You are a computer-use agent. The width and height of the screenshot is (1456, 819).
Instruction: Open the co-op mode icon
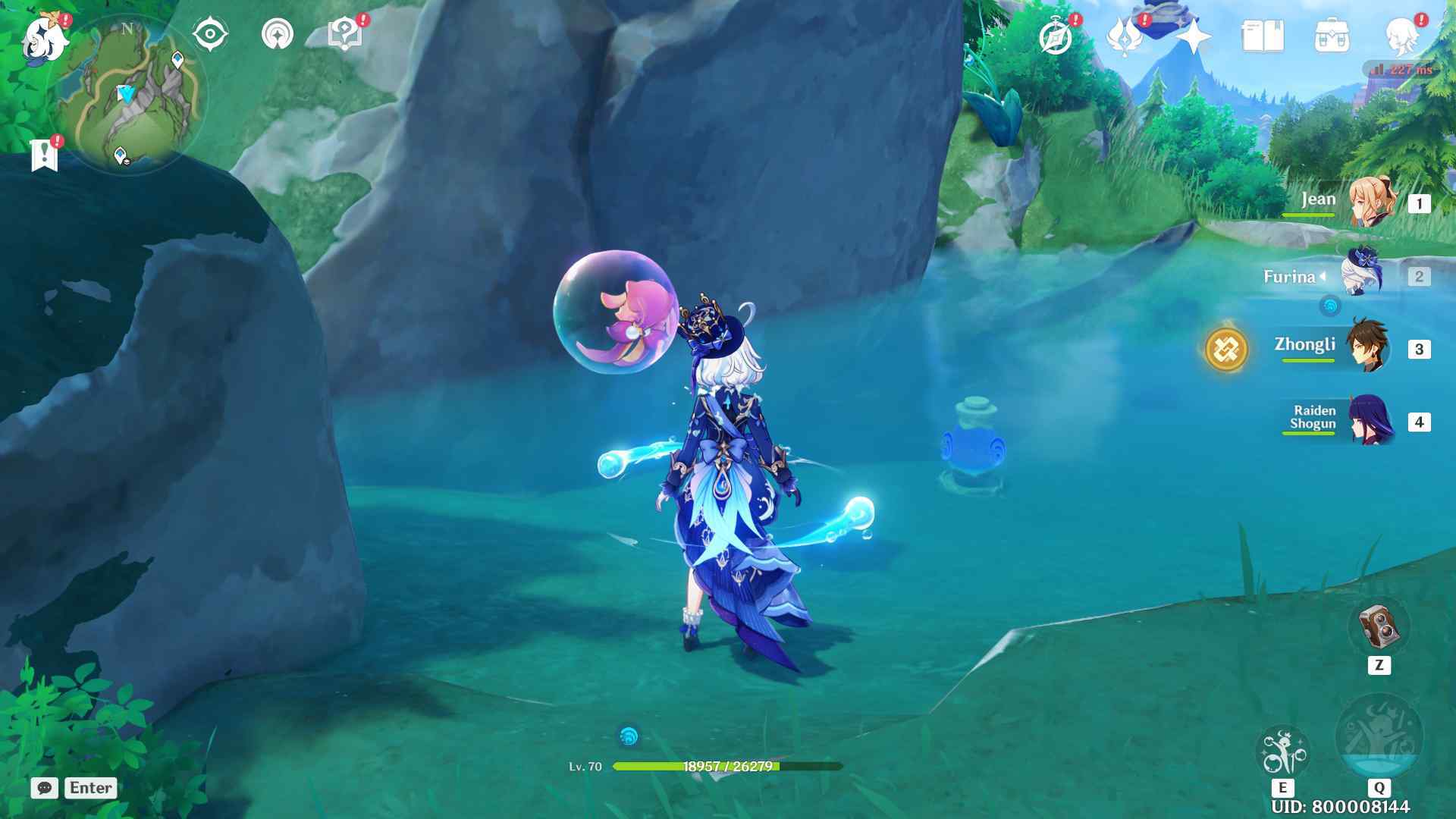tap(278, 35)
